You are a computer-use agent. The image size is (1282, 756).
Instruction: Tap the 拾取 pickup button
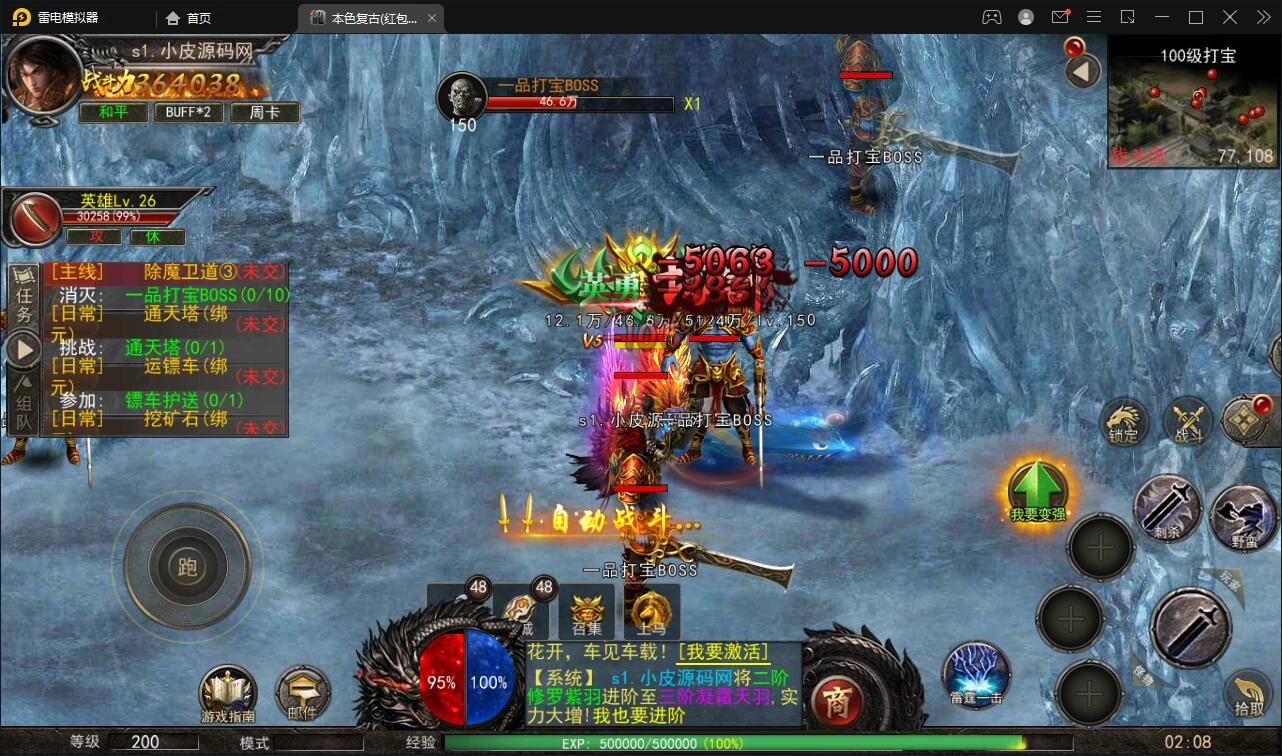pos(1248,693)
